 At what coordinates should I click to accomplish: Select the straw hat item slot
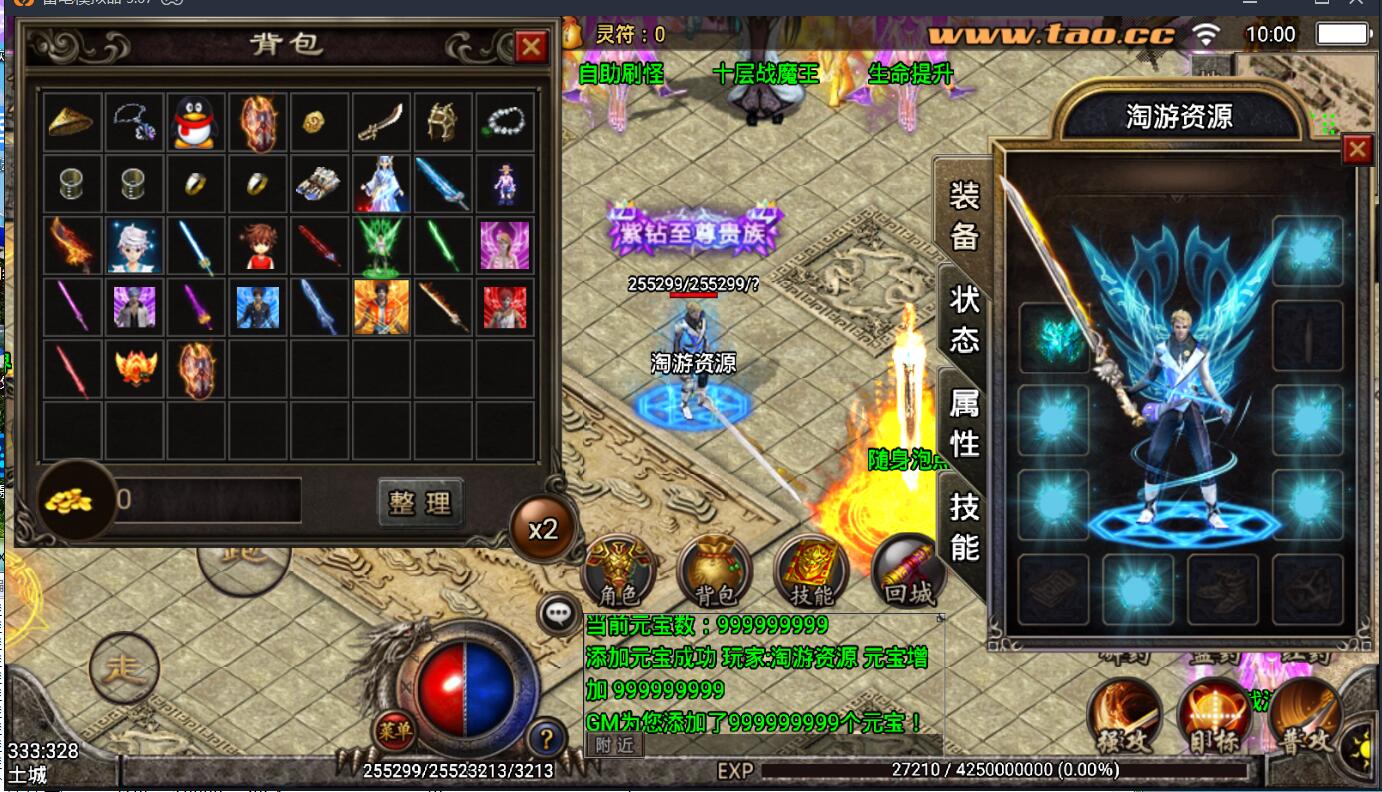pos(71,122)
